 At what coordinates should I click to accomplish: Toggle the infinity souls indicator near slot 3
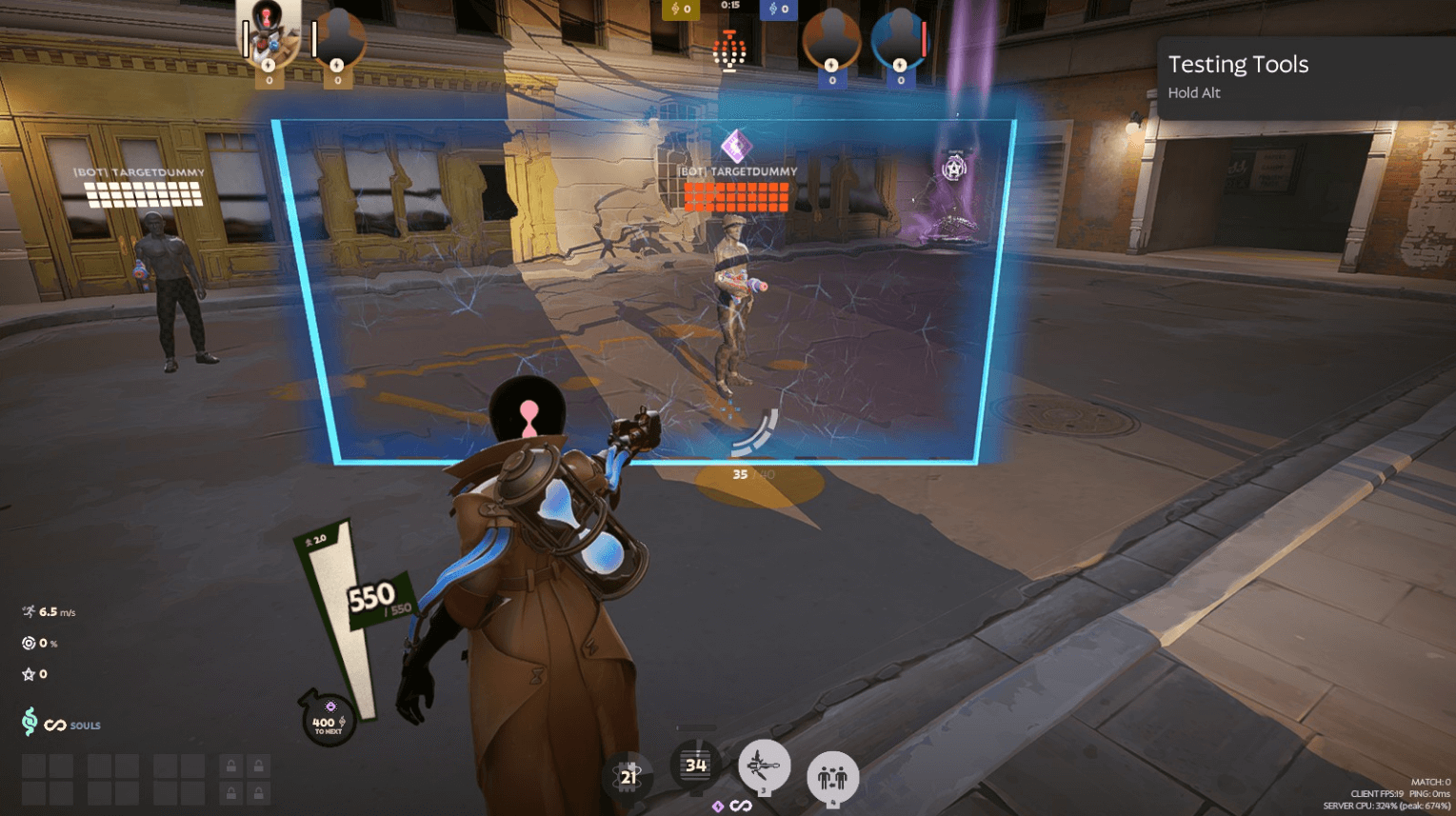(x=741, y=806)
